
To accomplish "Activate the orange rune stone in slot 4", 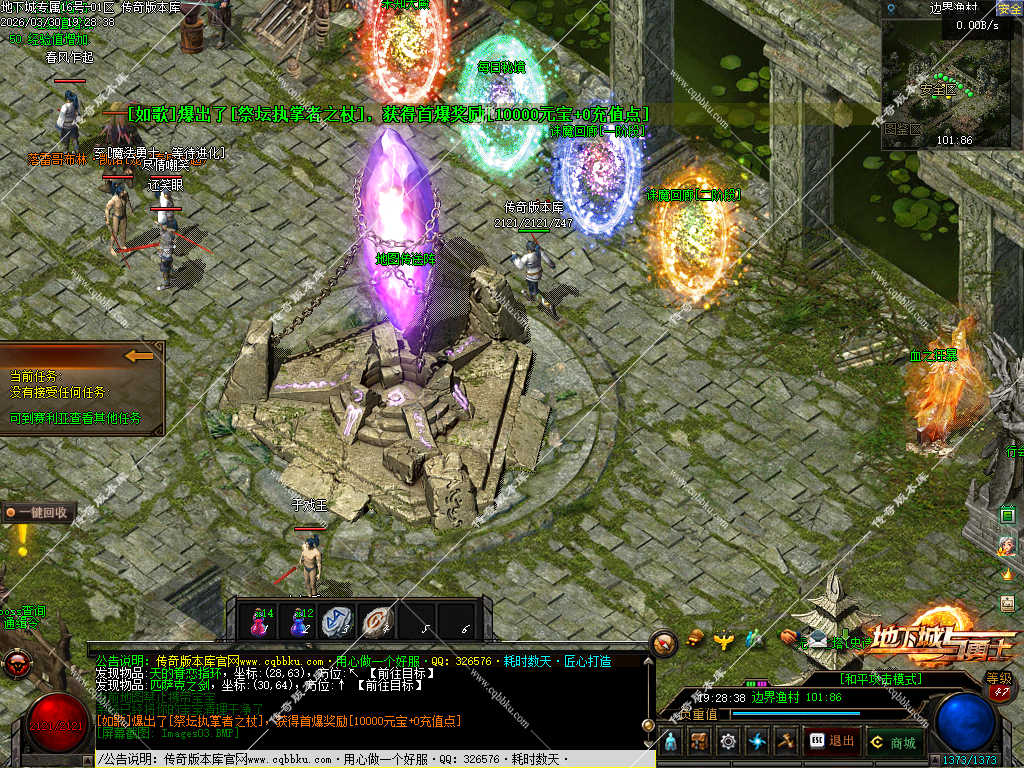I will tap(376, 621).
